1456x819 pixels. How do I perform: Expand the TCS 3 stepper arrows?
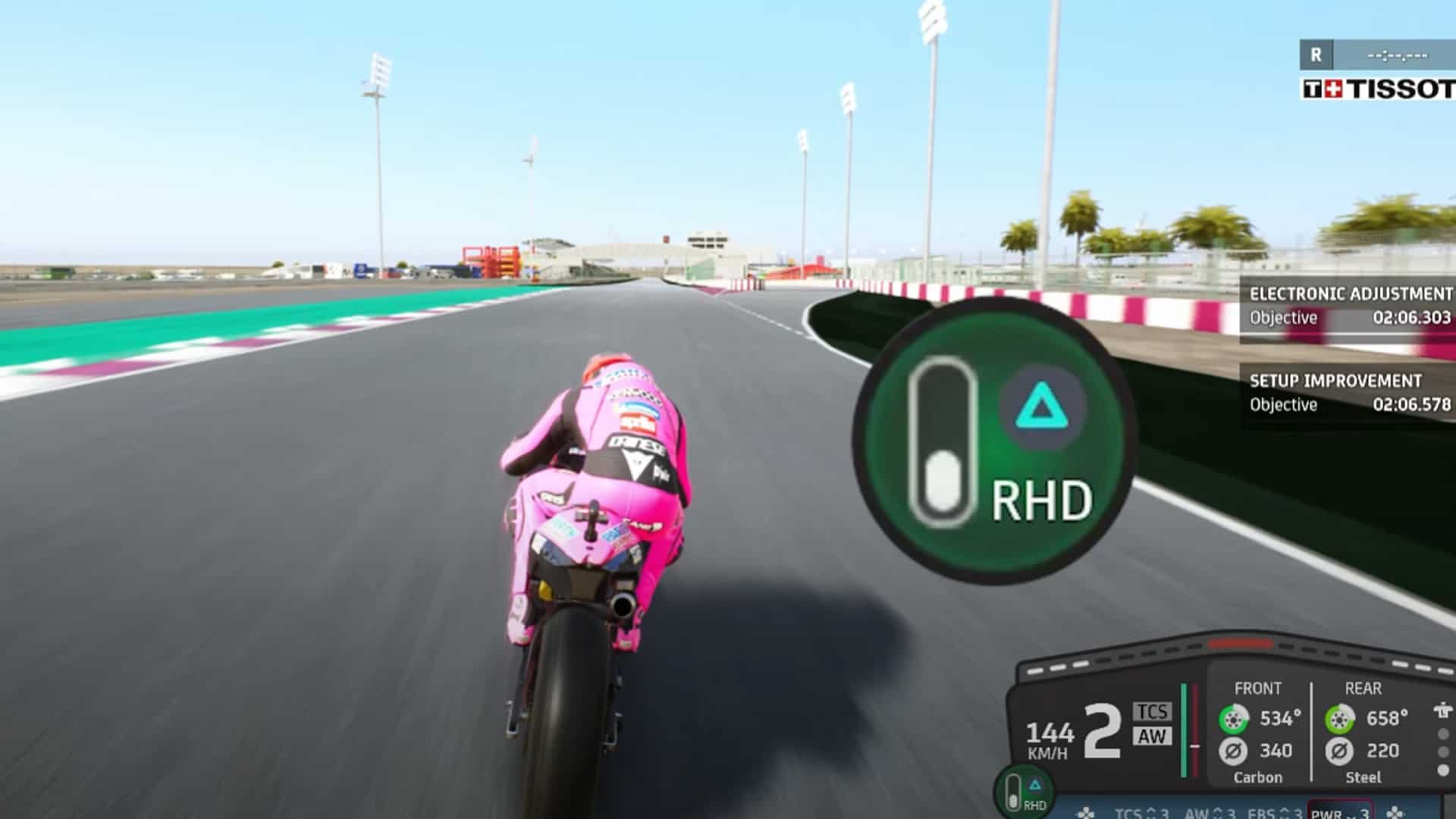coord(1150,813)
